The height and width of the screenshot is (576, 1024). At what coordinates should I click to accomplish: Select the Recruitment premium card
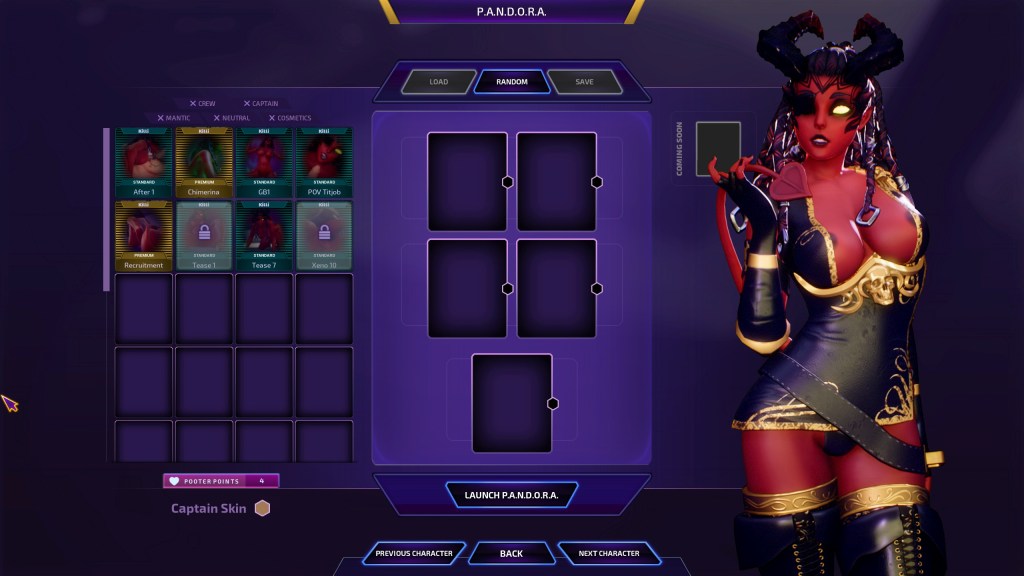point(144,235)
